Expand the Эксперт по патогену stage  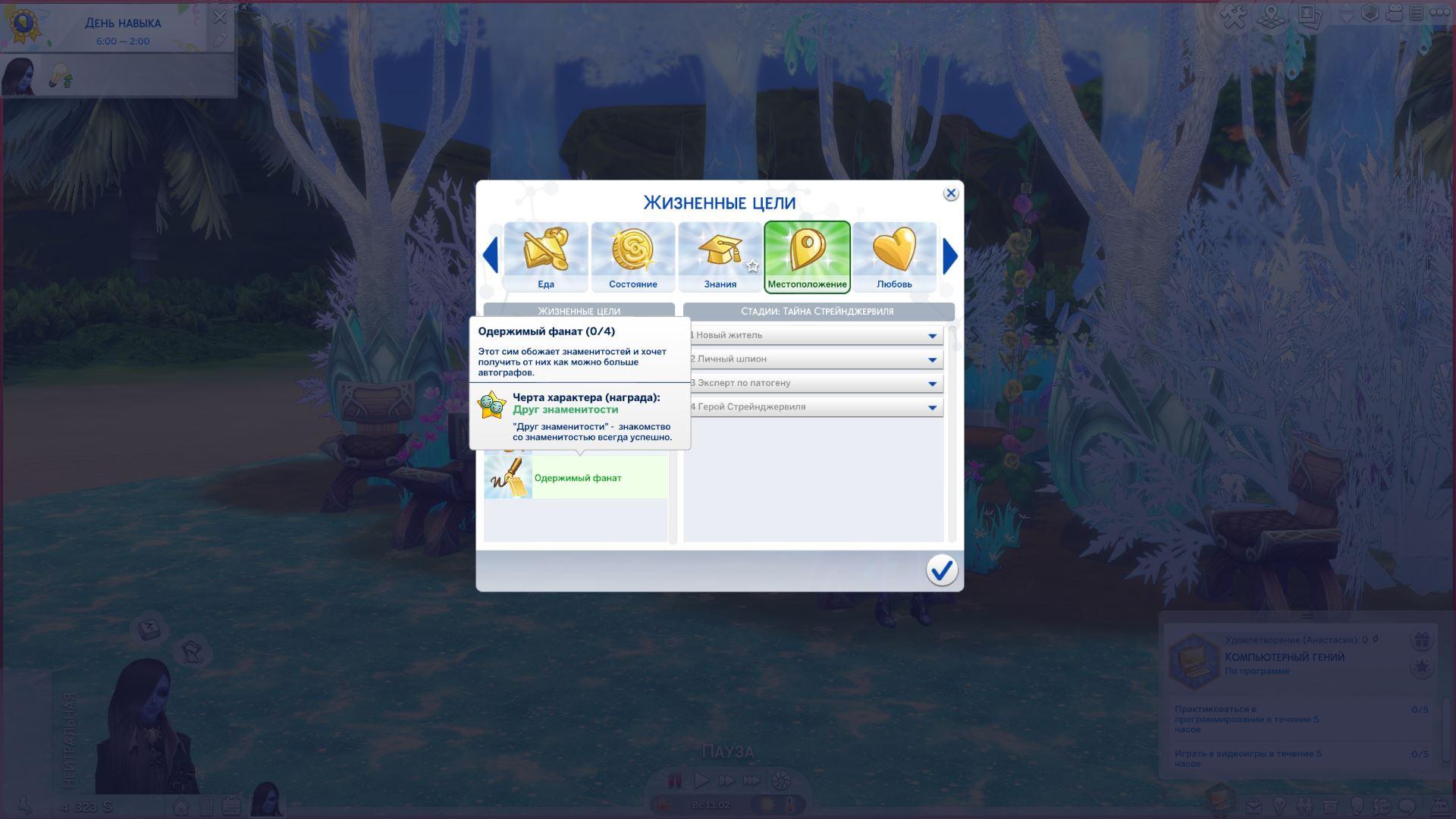point(932,384)
